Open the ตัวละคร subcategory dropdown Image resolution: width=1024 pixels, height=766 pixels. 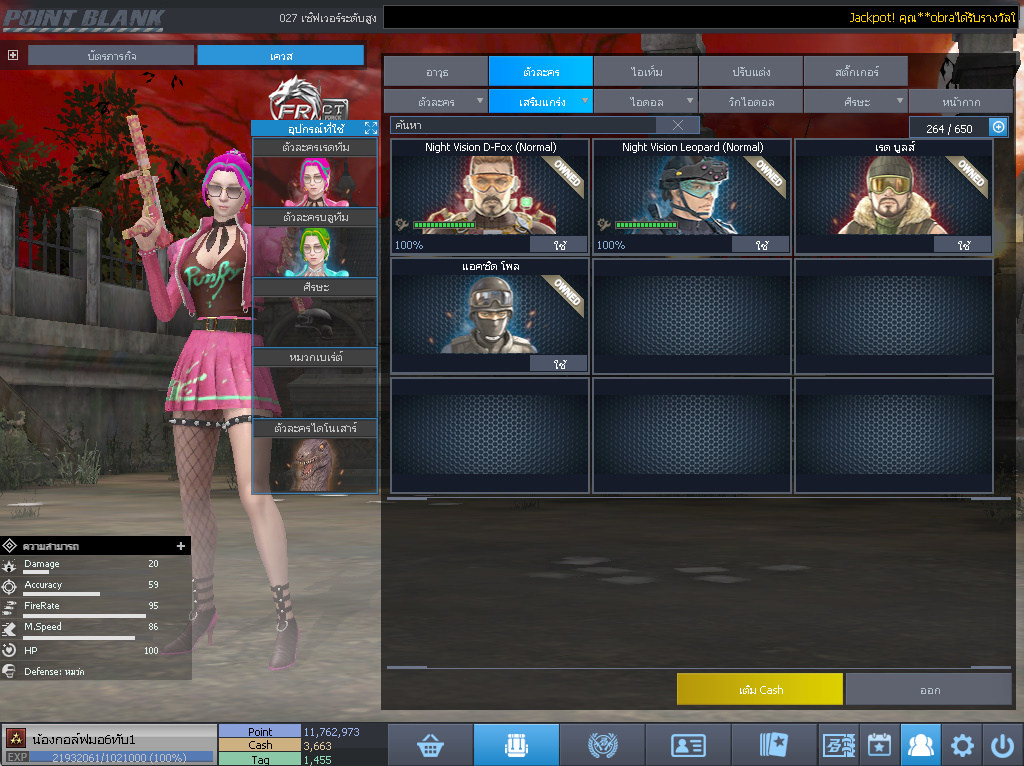tap(436, 102)
